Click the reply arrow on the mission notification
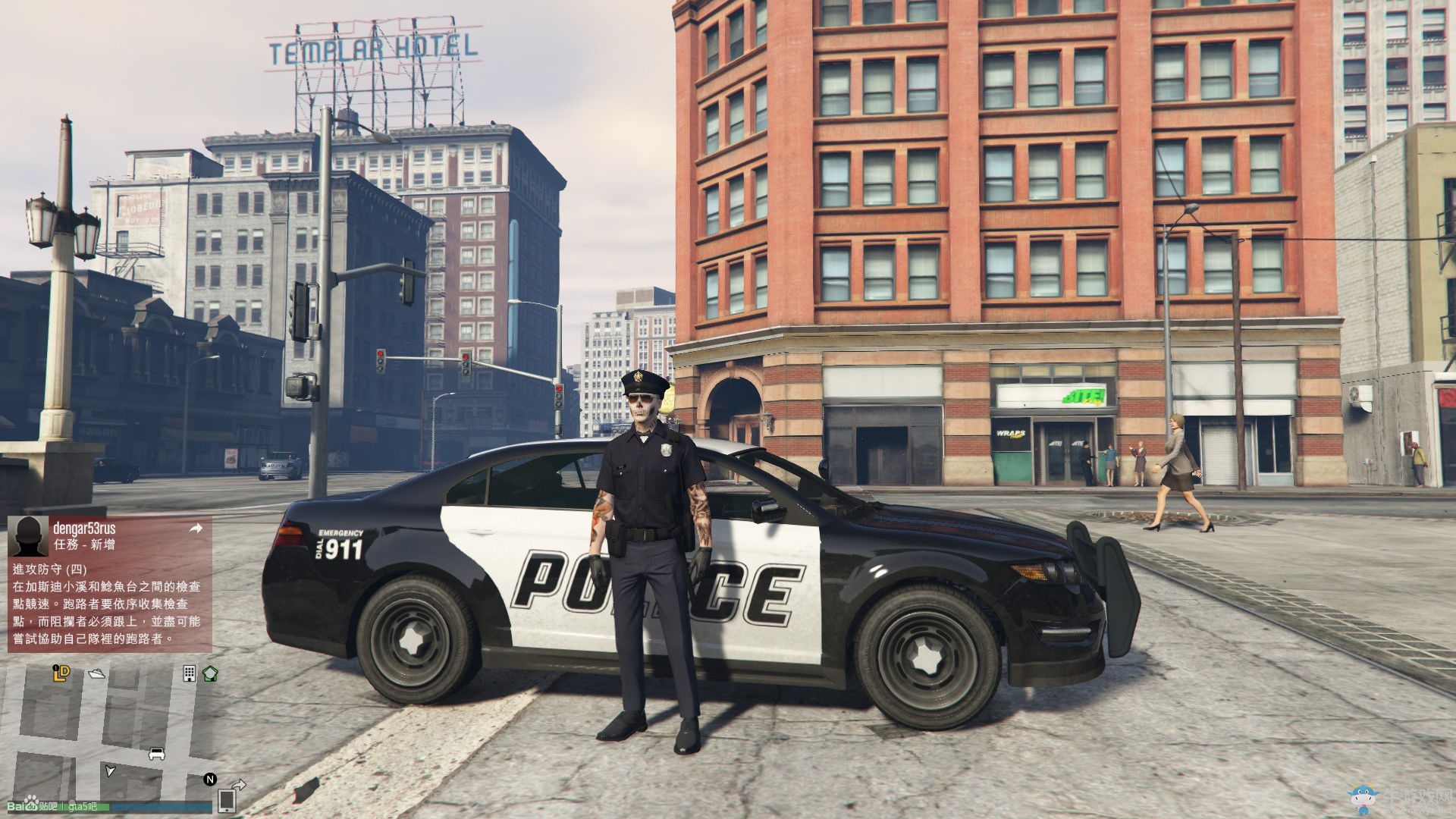1456x819 pixels. coord(196,528)
